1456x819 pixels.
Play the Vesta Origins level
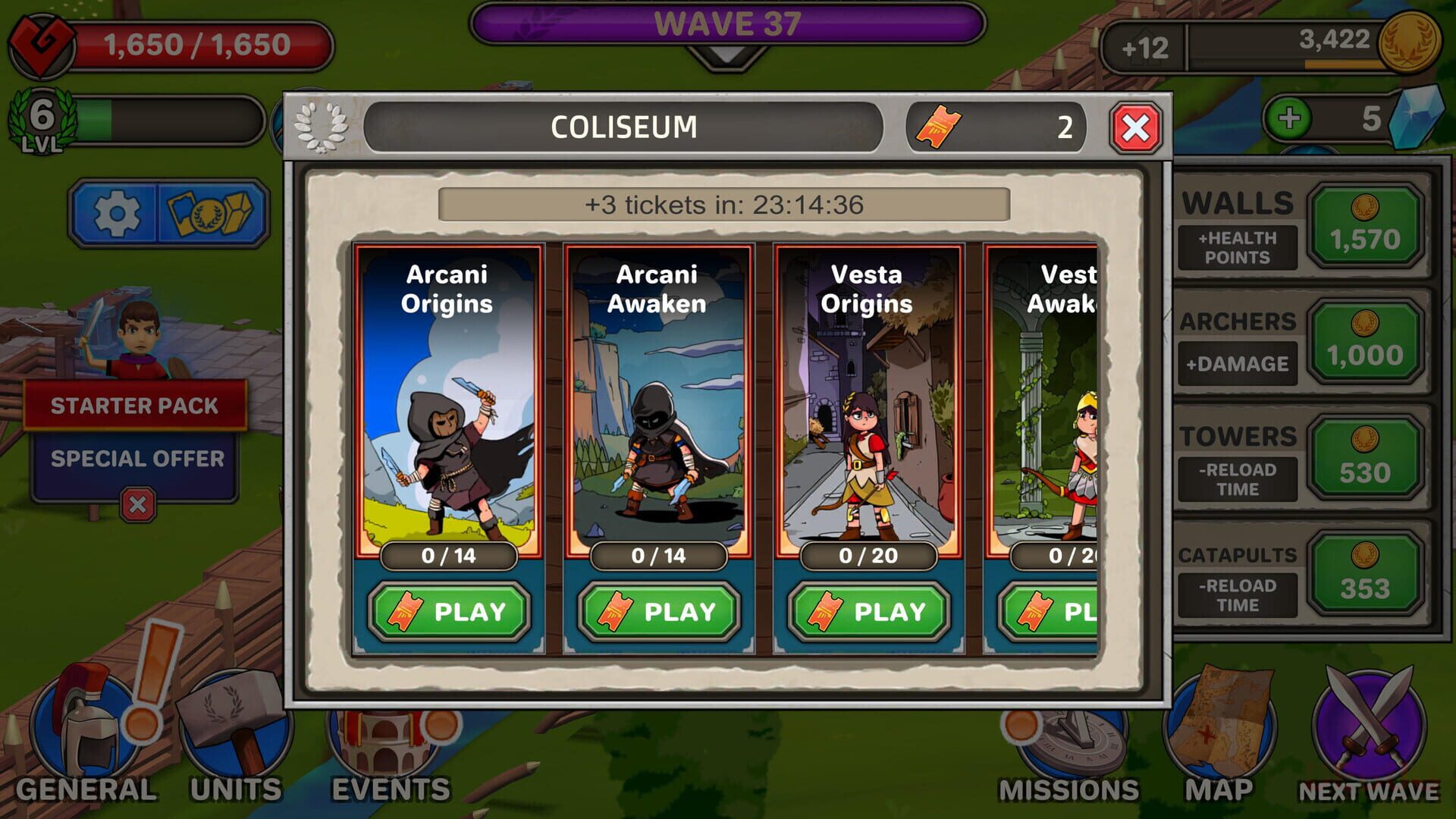[868, 610]
